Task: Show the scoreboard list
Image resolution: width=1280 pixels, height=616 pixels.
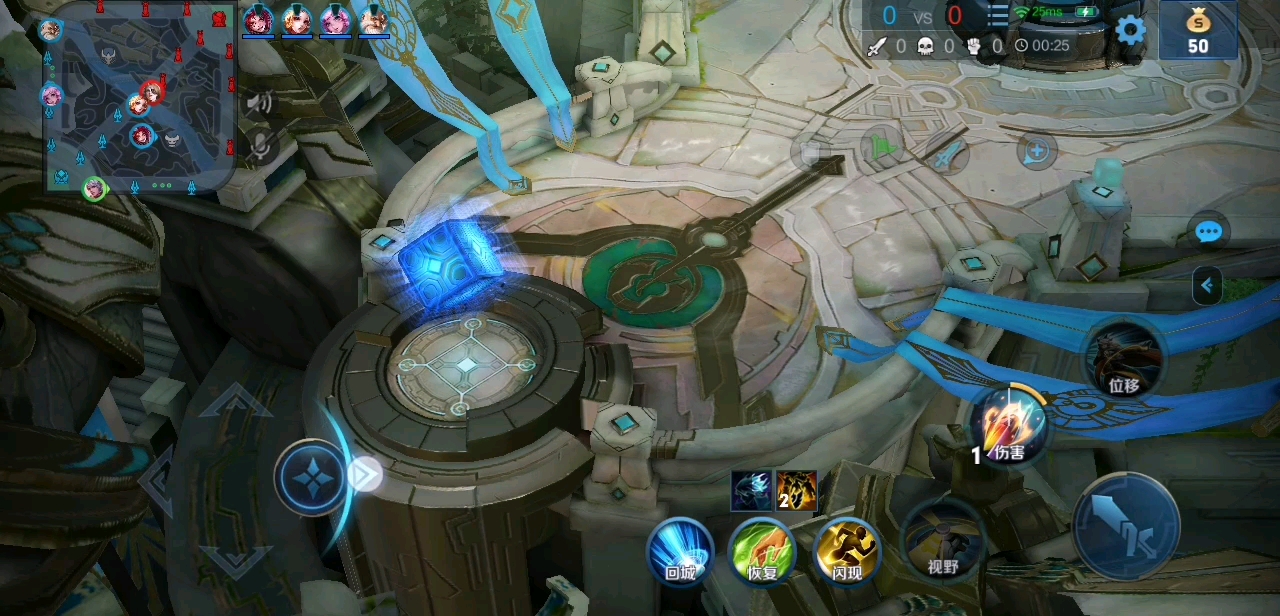Action: [998, 16]
